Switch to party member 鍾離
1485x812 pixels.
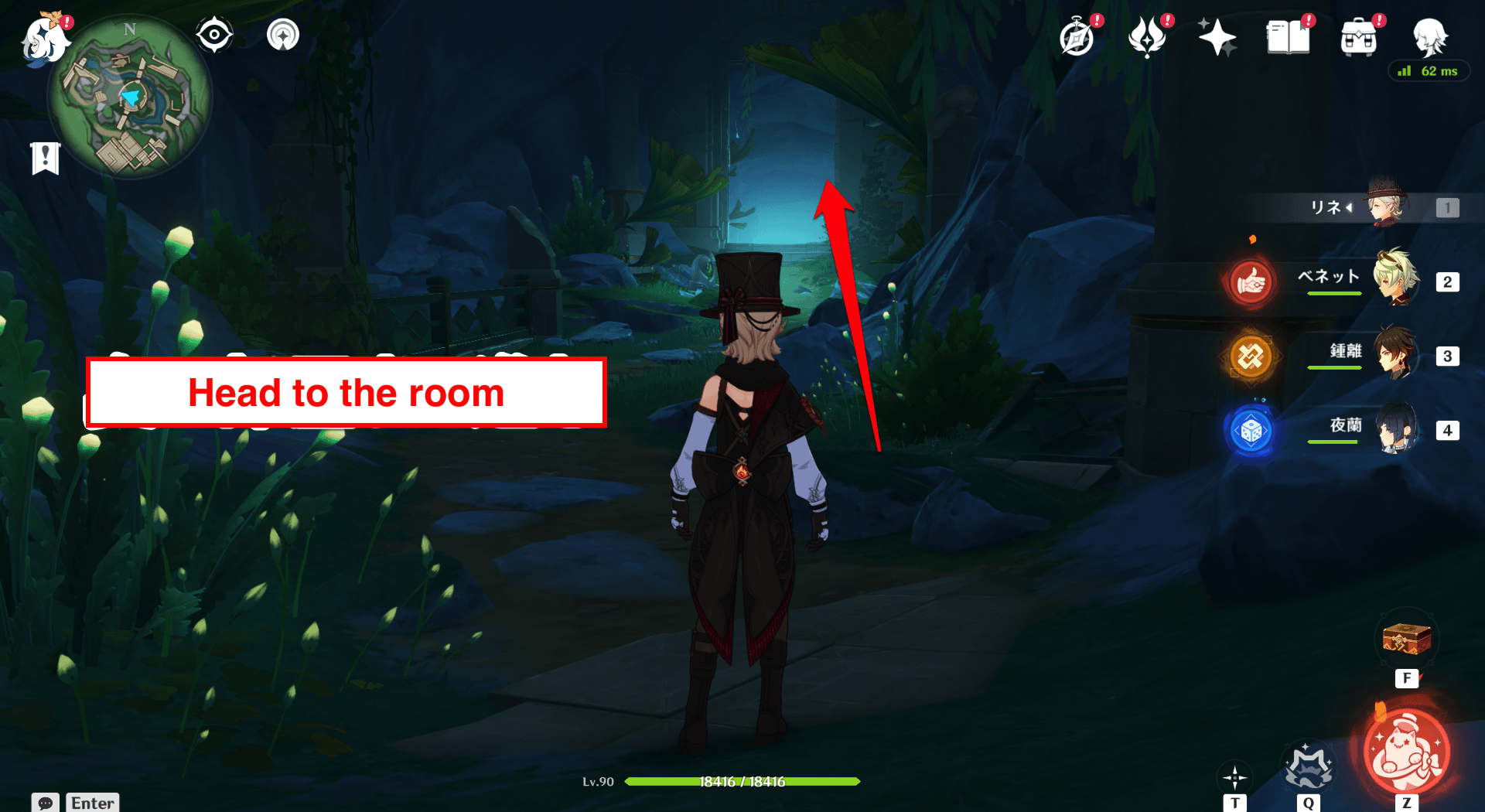[x=1395, y=354]
